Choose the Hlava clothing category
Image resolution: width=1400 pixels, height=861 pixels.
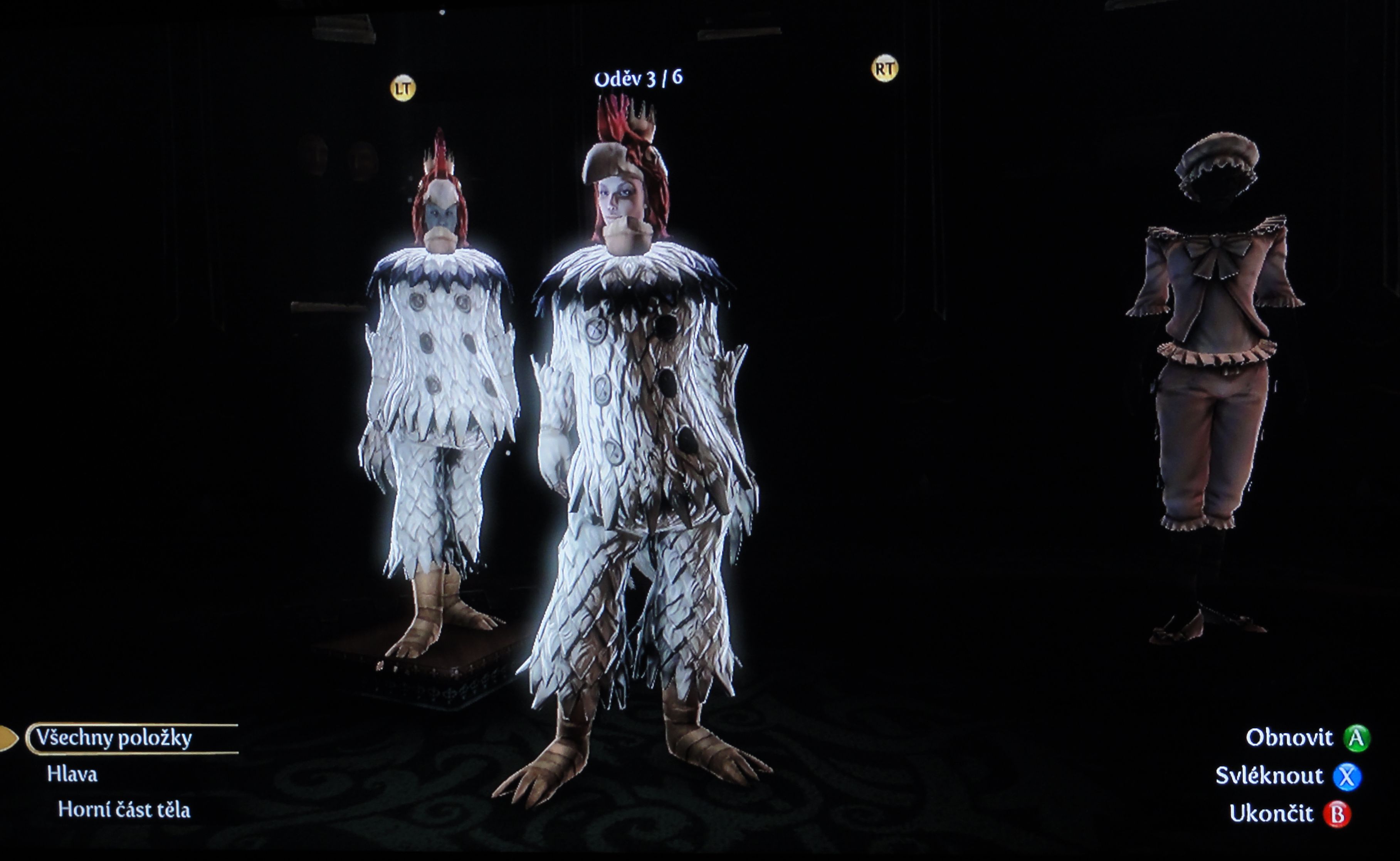pos(72,775)
